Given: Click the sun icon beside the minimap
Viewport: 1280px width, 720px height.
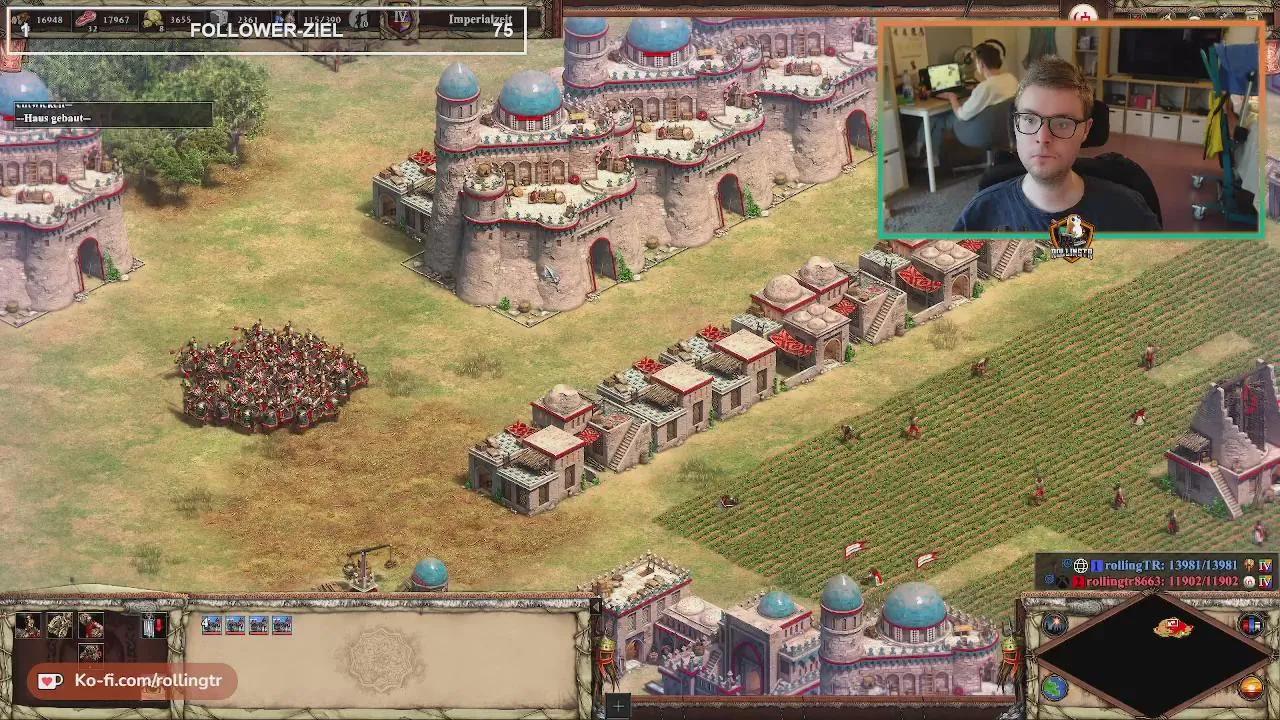Looking at the screenshot, I should 1251,687.
